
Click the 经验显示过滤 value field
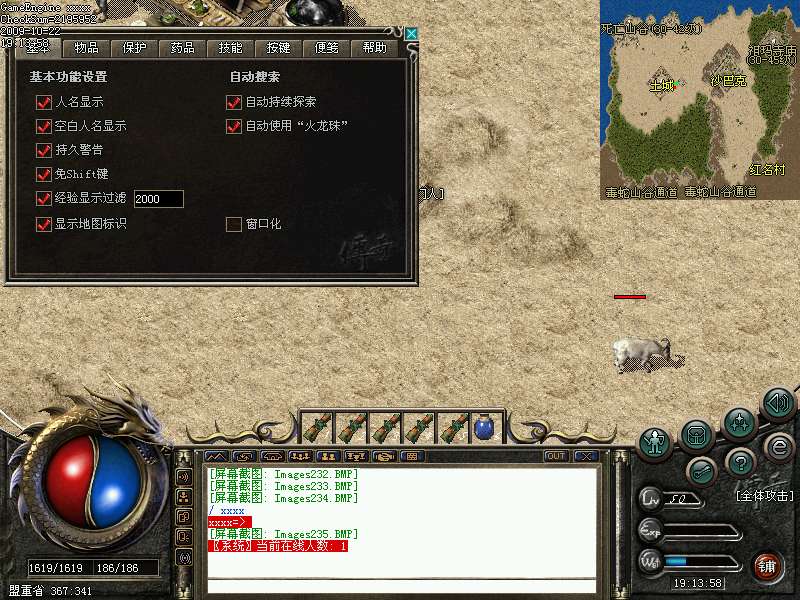point(158,199)
